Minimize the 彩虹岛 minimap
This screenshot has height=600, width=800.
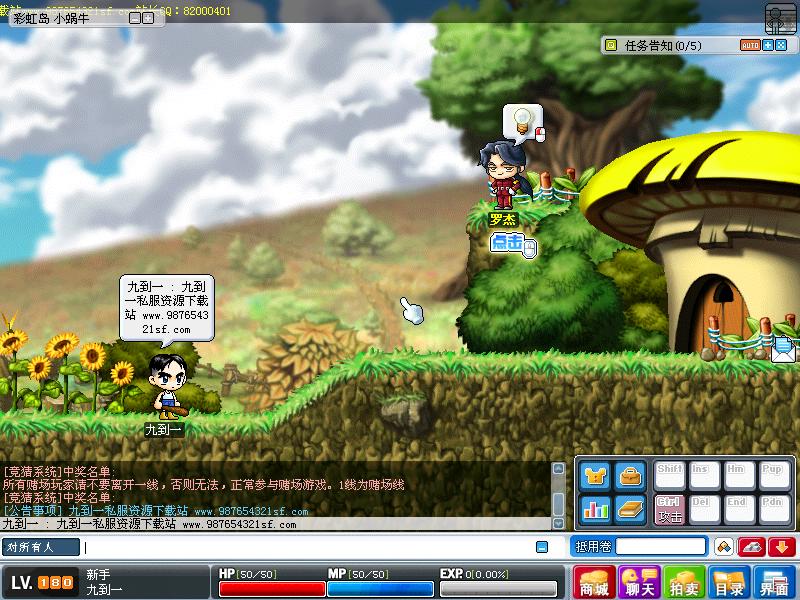tap(133, 17)
